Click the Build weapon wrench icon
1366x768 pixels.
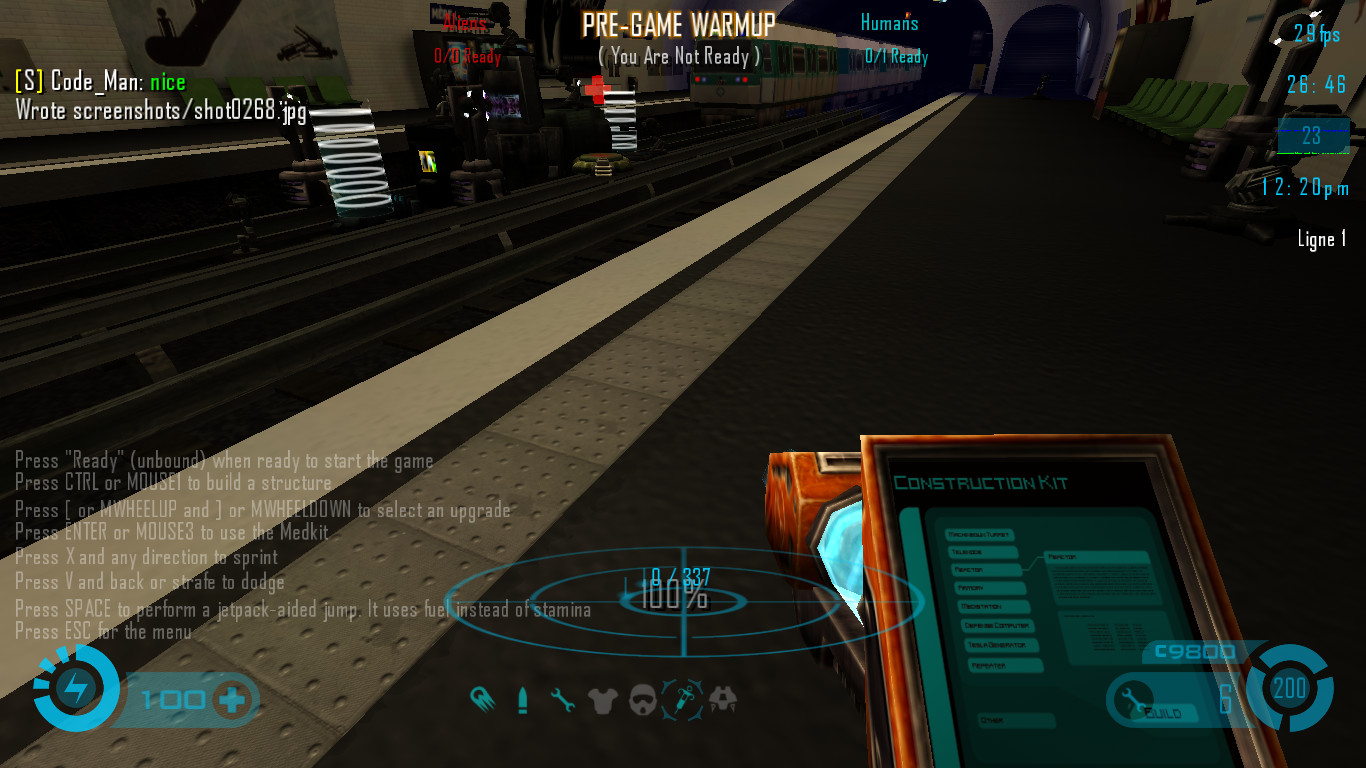point(1135,697)
